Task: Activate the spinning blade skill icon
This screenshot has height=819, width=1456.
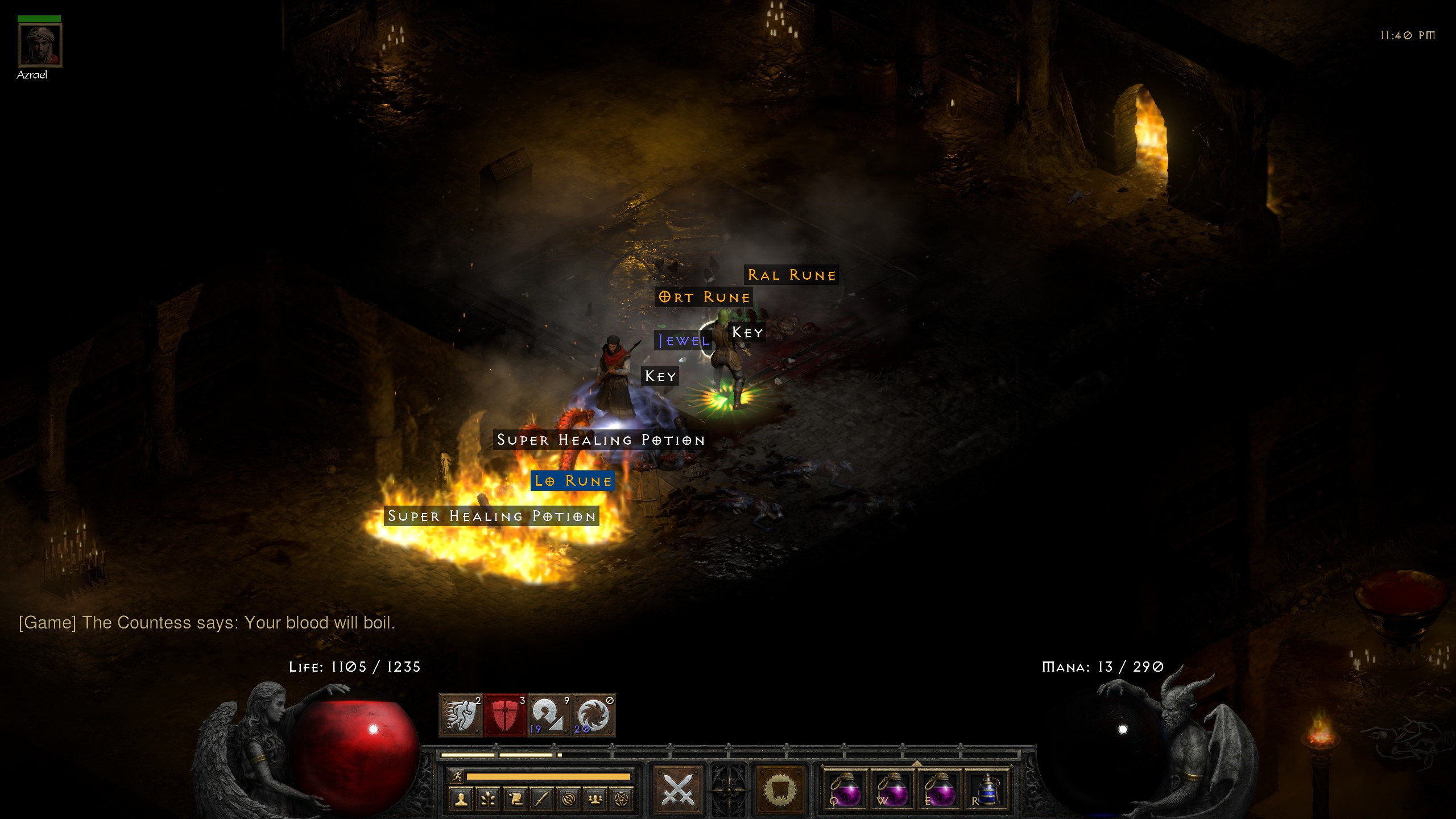Action: (x=593, y=715)
